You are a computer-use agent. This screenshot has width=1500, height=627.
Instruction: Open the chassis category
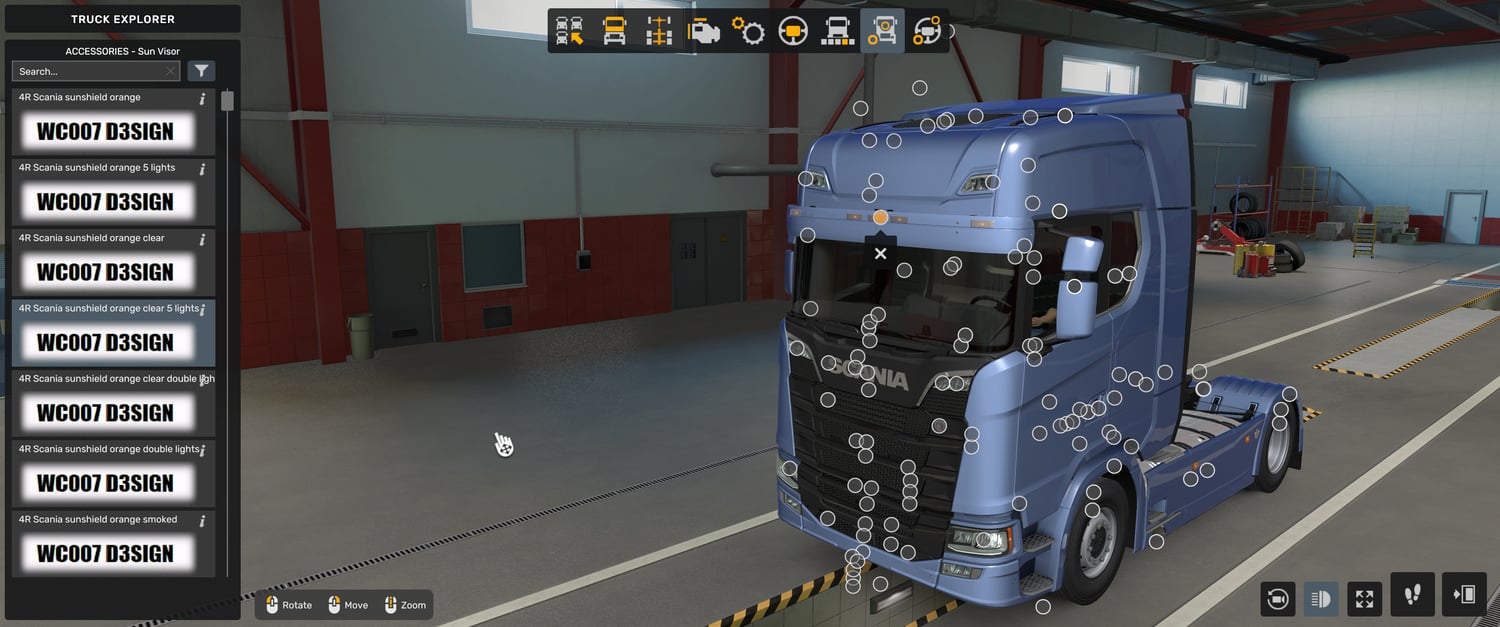click(x=659, y=31)
